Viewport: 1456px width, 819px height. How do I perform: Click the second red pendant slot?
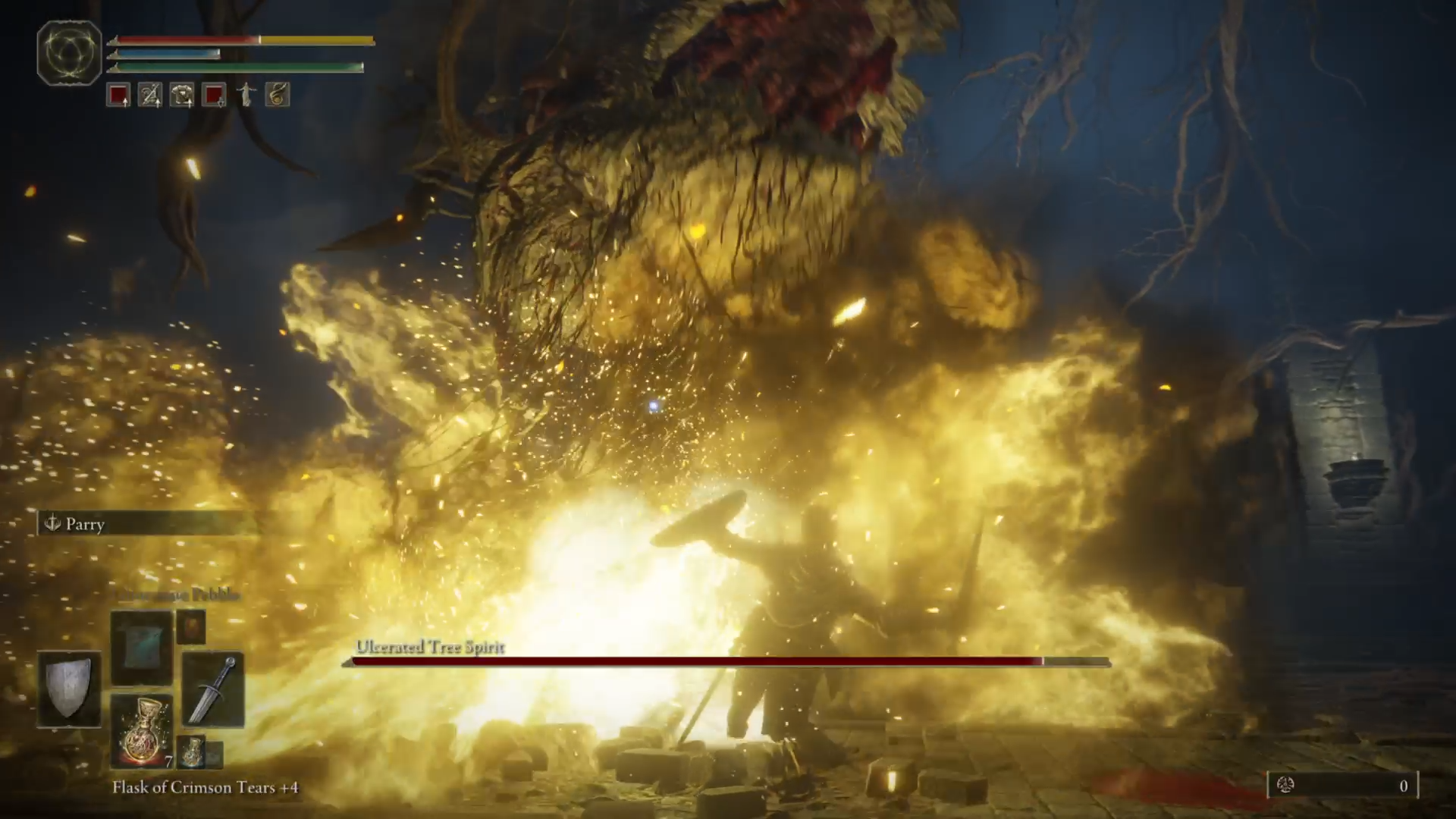coord(212,94)
